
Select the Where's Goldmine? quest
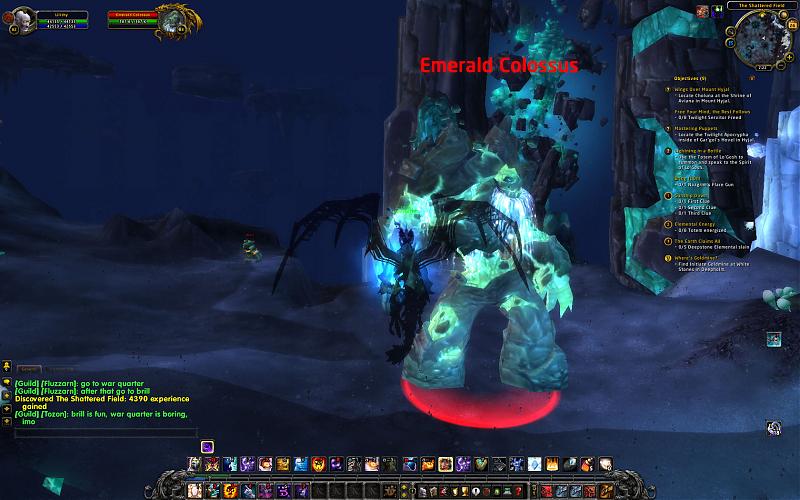tap(696, 257)
